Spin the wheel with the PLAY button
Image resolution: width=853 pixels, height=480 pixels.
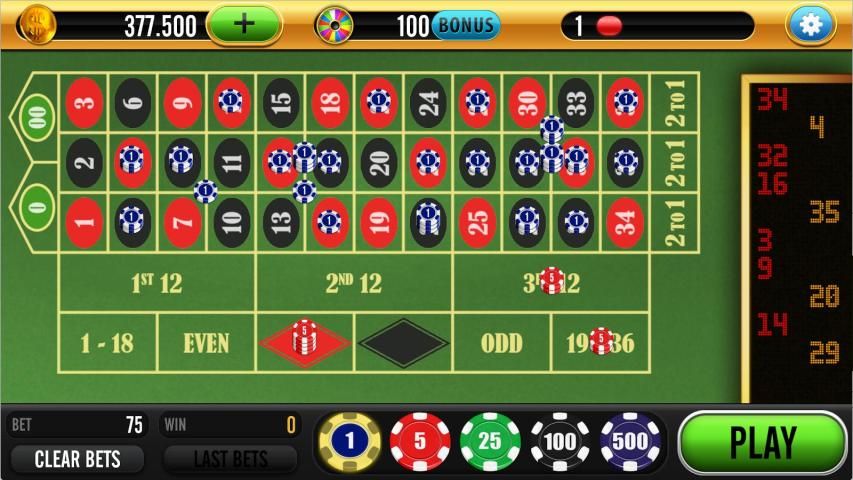coord(762,442)
